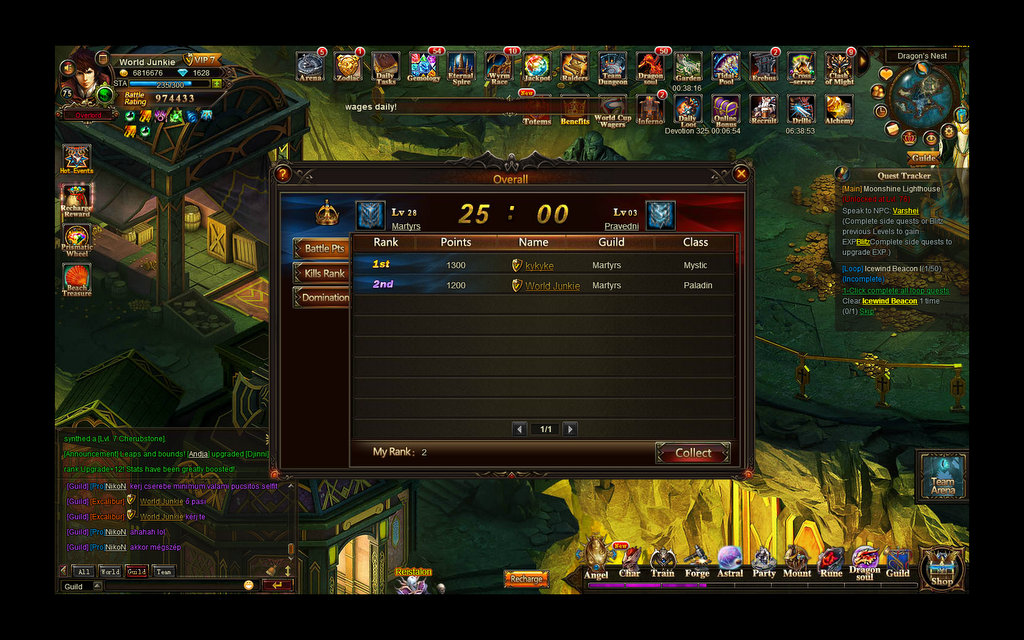Viewport: 1024px width, 640px height.
Task: Enter the Team Arena
Action: tap(942, 475)
